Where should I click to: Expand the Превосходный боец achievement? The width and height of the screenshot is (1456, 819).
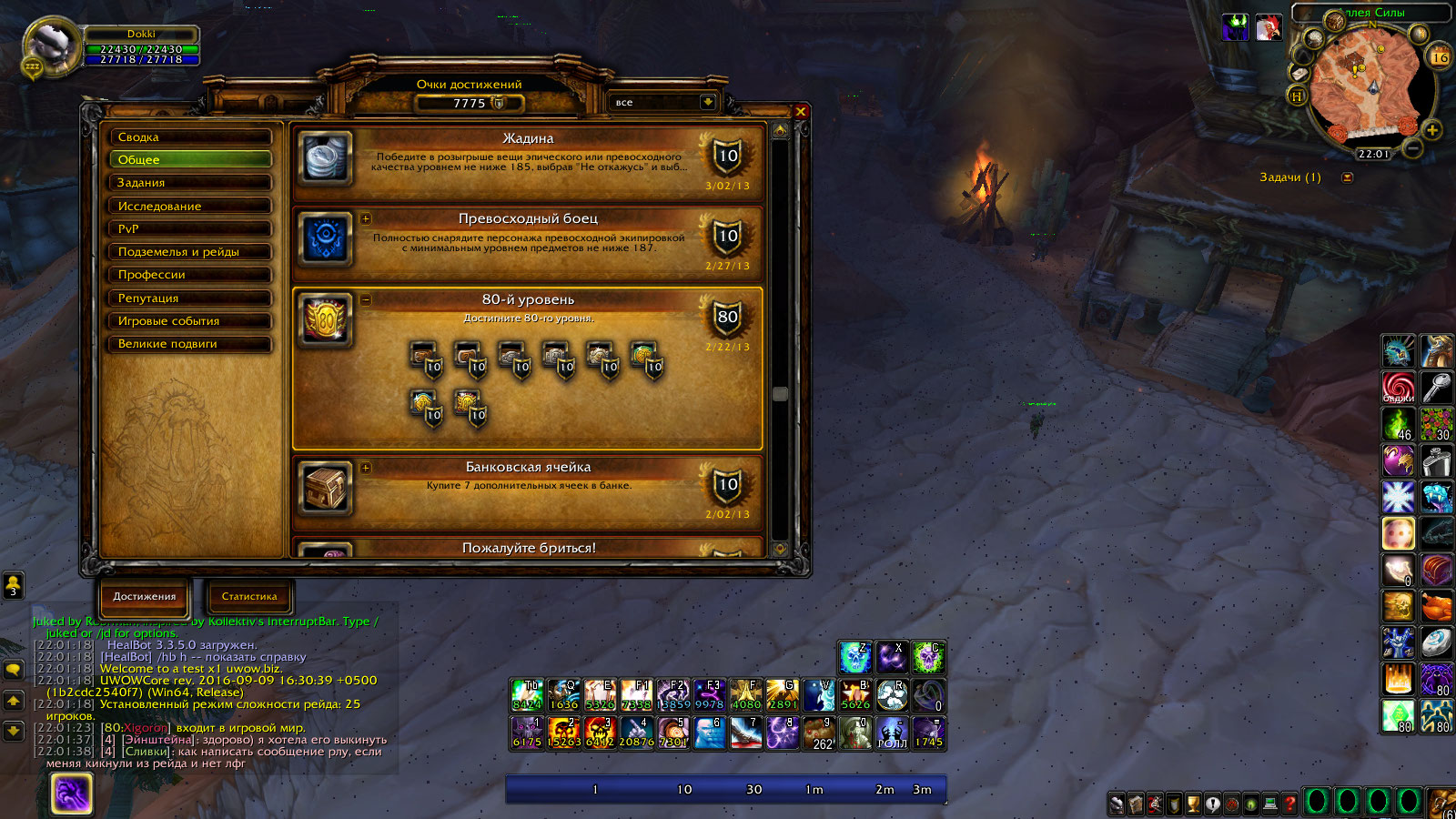pos(366,218)
